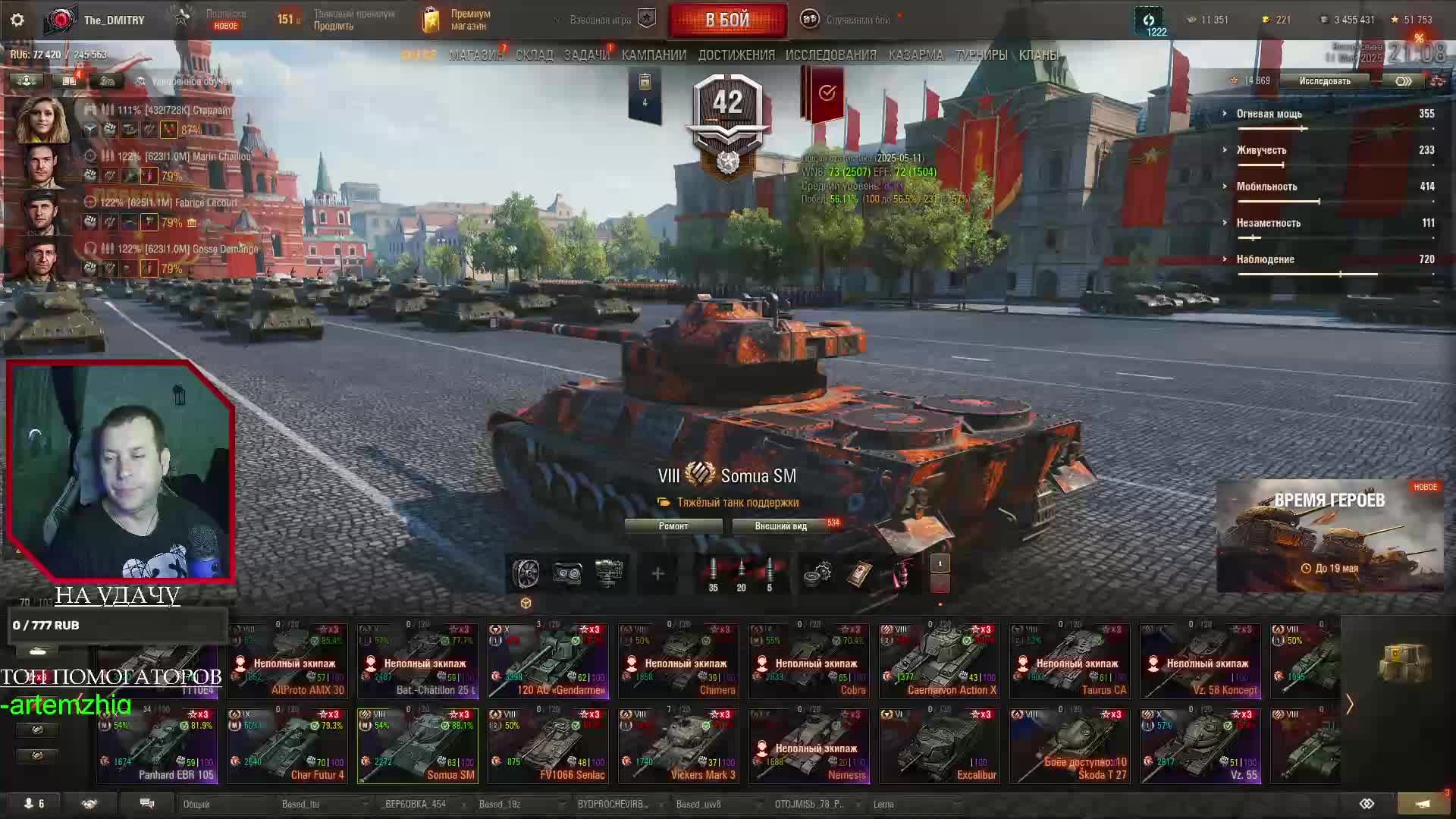Show the ДОСТИЖЕНИЯ achievements tab

click(x=736, y=55)
